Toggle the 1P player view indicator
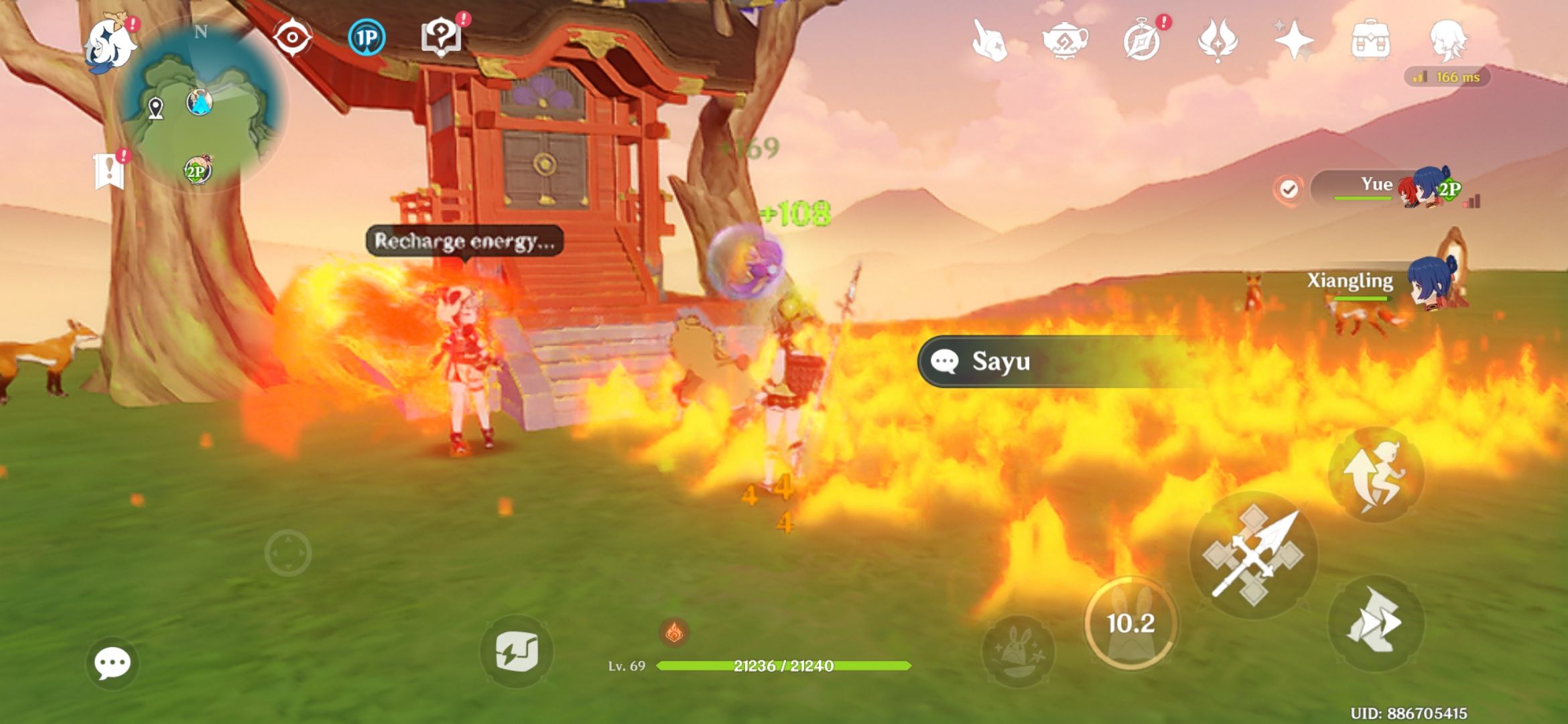1568x724 pixels. pyautogui.click(x=366, y=37)
